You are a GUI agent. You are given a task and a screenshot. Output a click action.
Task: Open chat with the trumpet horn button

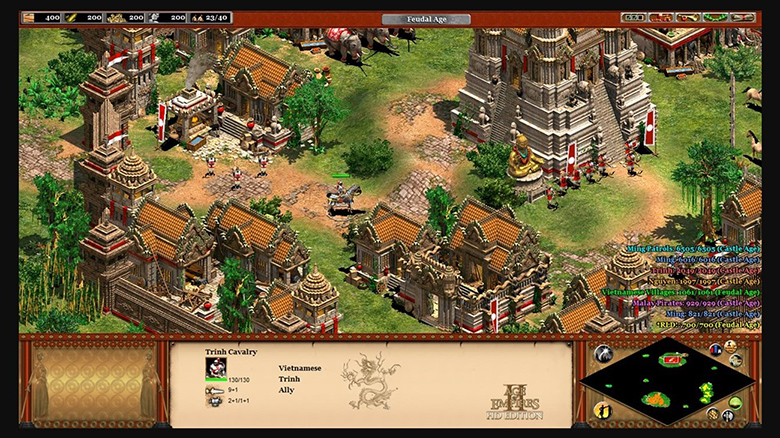685,17
